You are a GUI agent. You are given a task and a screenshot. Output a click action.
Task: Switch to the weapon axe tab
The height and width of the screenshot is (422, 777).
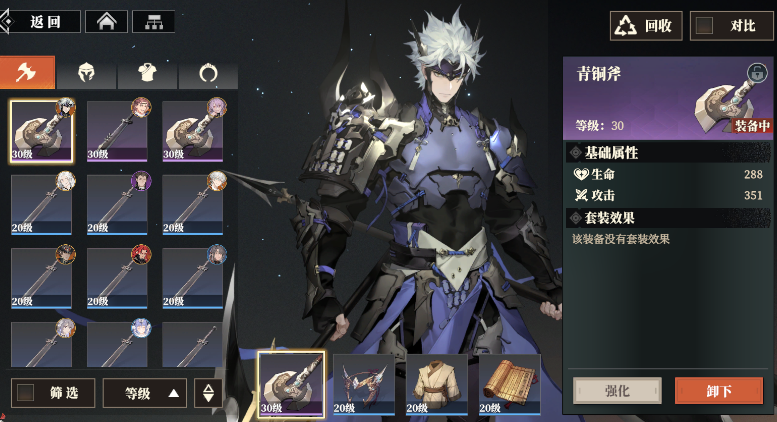click(x=27, y=73)
